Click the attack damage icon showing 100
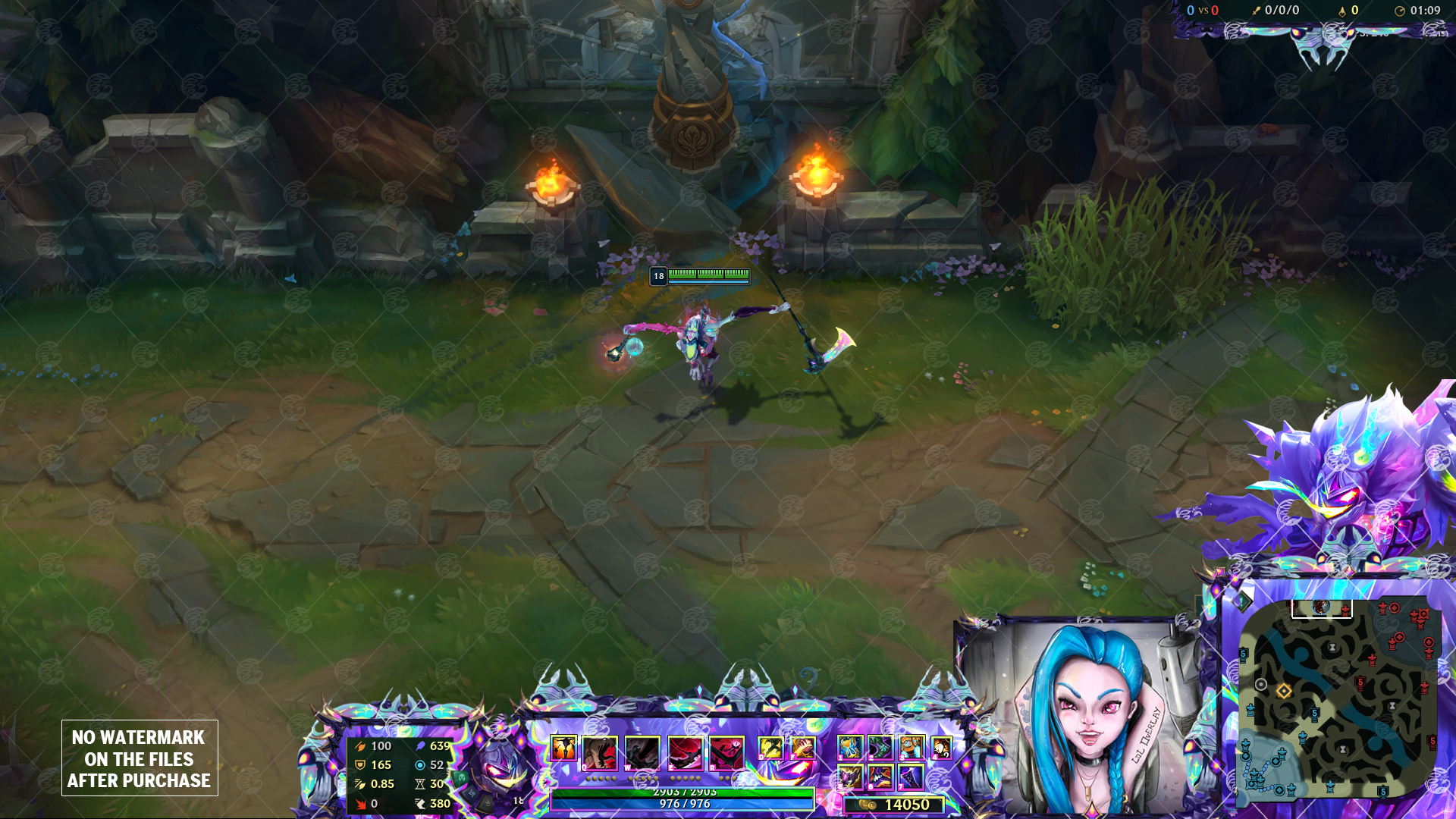The width and height of the screenshot is (1456, 819). click(360, 748)
